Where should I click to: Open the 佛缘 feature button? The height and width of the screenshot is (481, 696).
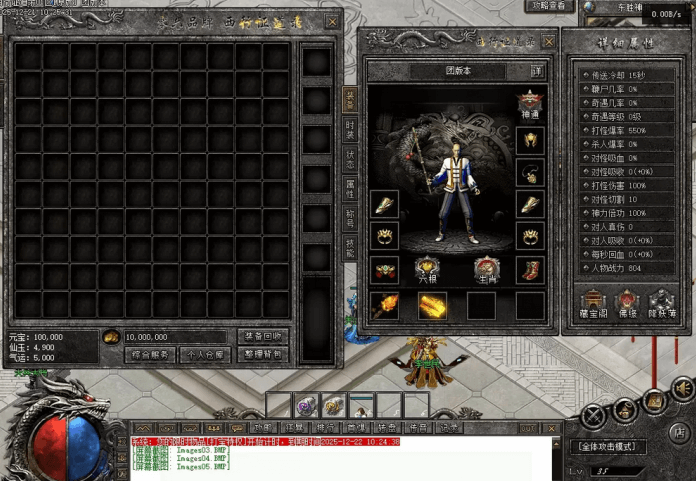[x=626, y=302]
